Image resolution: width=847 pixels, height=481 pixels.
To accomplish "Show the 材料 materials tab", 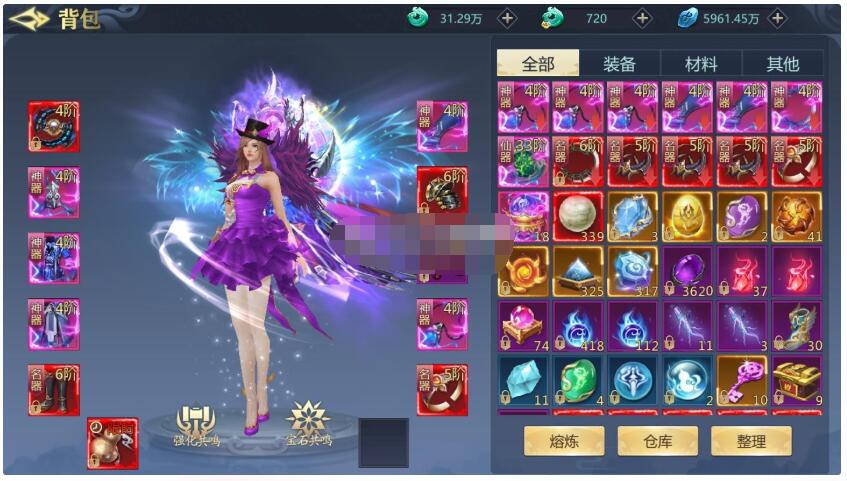I will pos(700,63).
